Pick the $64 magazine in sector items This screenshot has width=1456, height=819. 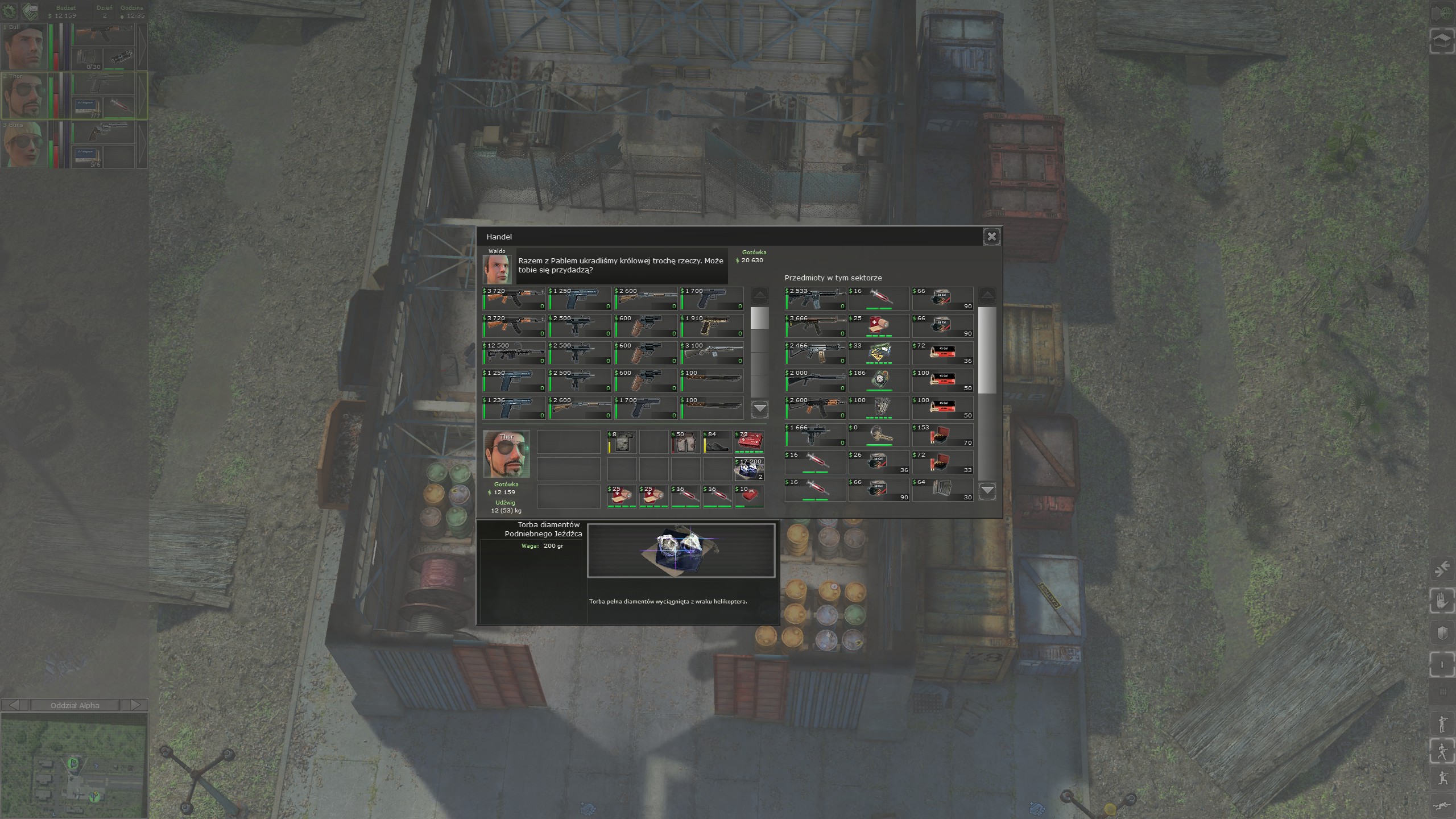(942, 490)
